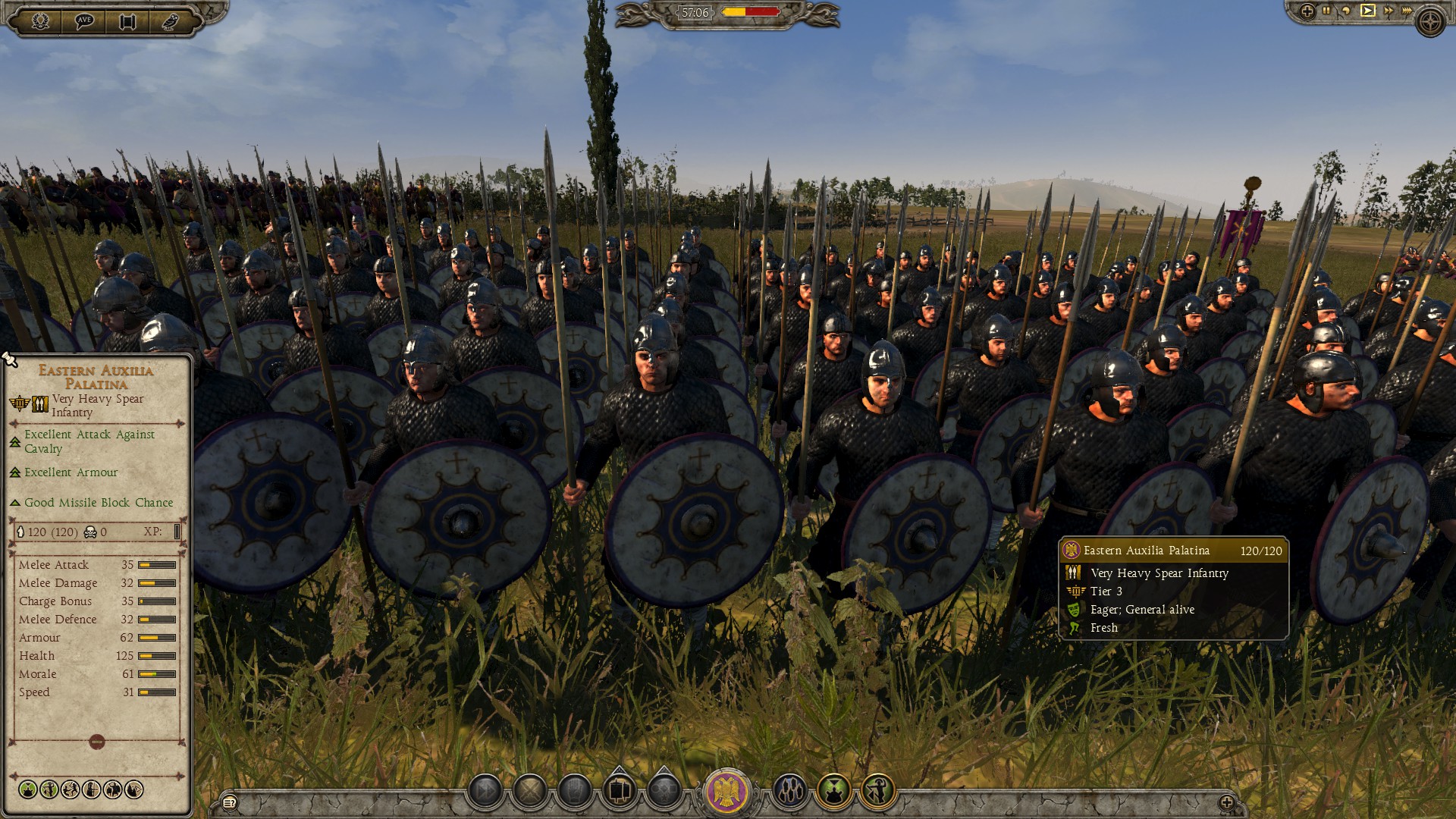Open the owl advisor button
1456x819 pixels.
pyautogui.click(x=170, y=21)
